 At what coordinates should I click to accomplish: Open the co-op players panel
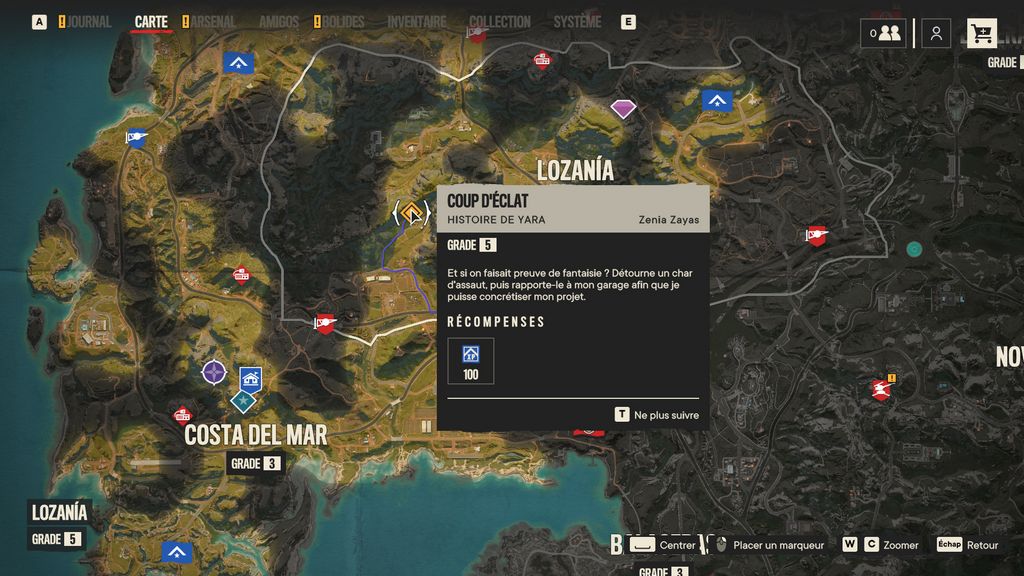pyautogui.click(x=883, y=33)
